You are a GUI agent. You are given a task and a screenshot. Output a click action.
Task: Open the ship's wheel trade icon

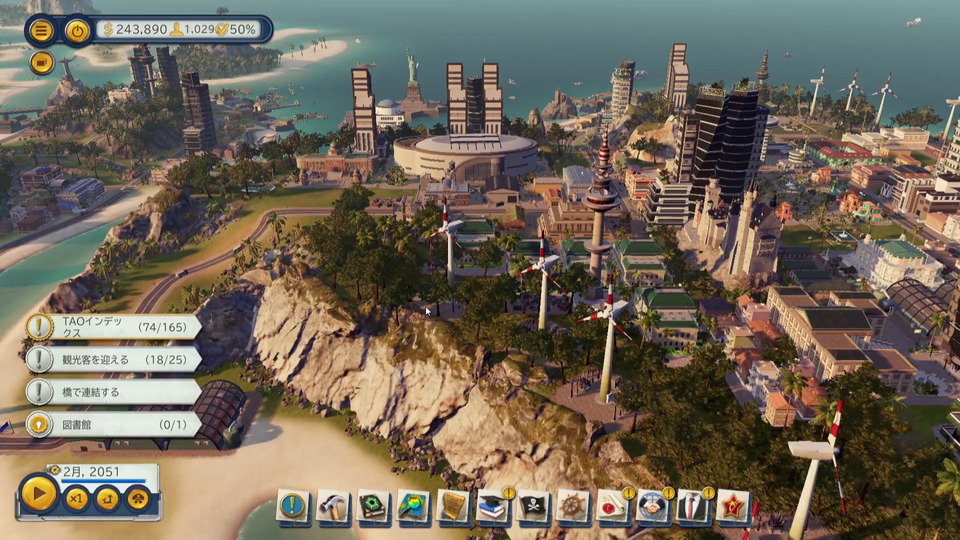coord(573,506)
